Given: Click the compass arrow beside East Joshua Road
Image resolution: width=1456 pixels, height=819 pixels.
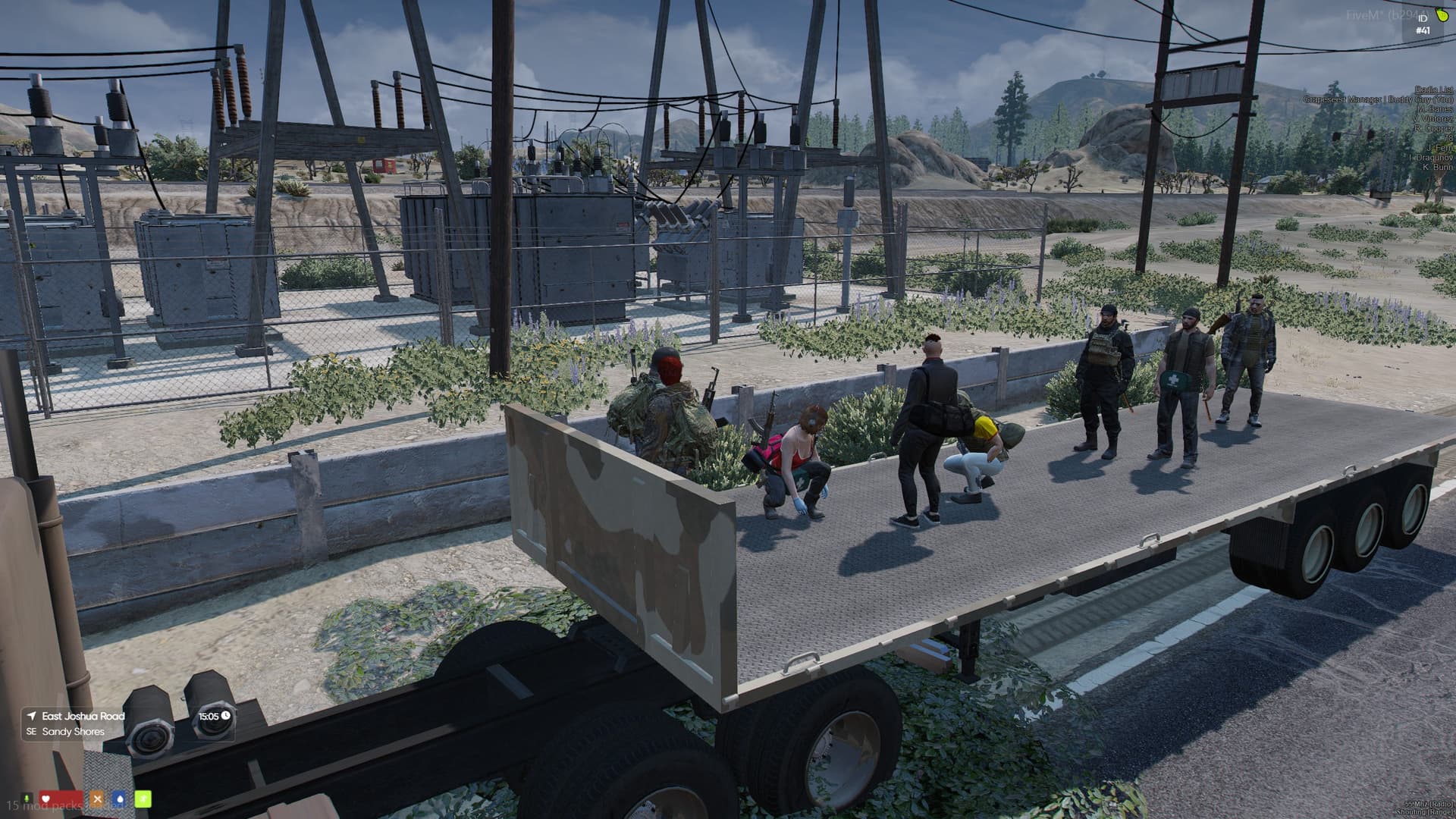Looking at the screenshot, I should tap(30, 715).
